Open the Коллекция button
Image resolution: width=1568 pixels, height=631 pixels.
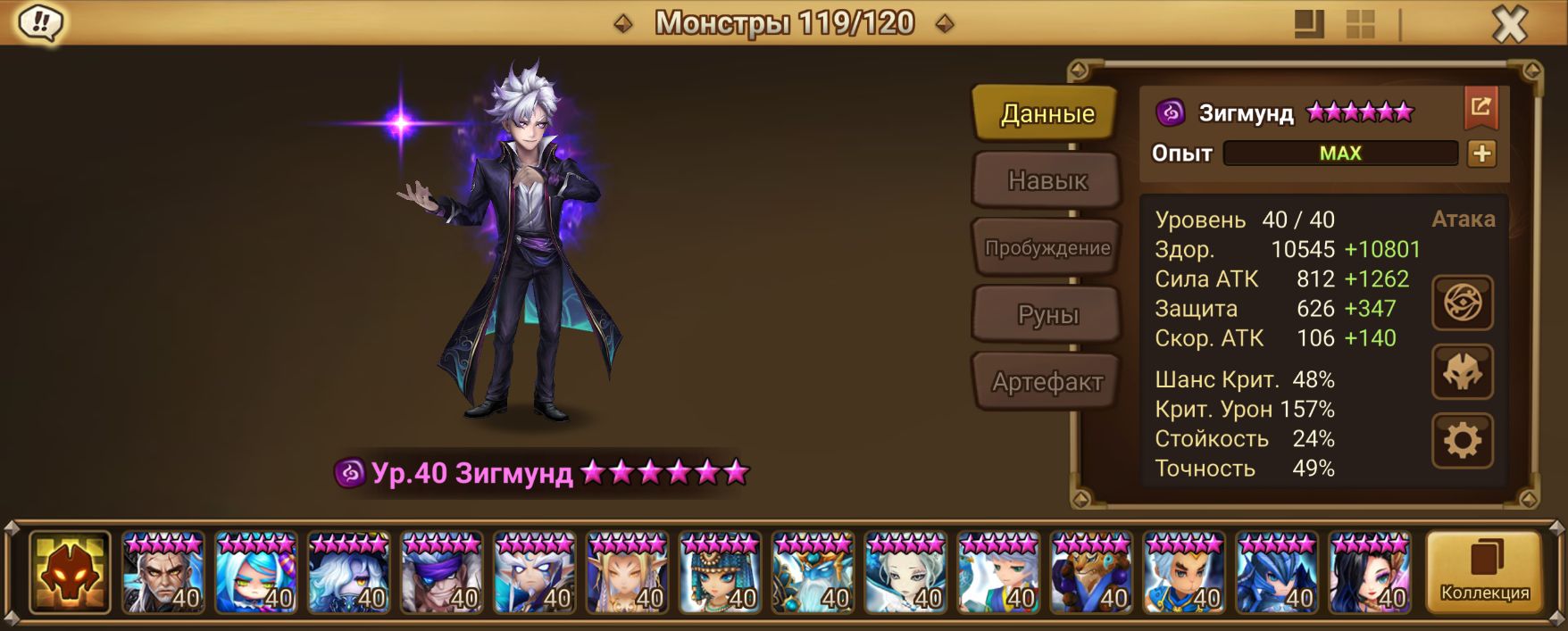(1484, 572)
